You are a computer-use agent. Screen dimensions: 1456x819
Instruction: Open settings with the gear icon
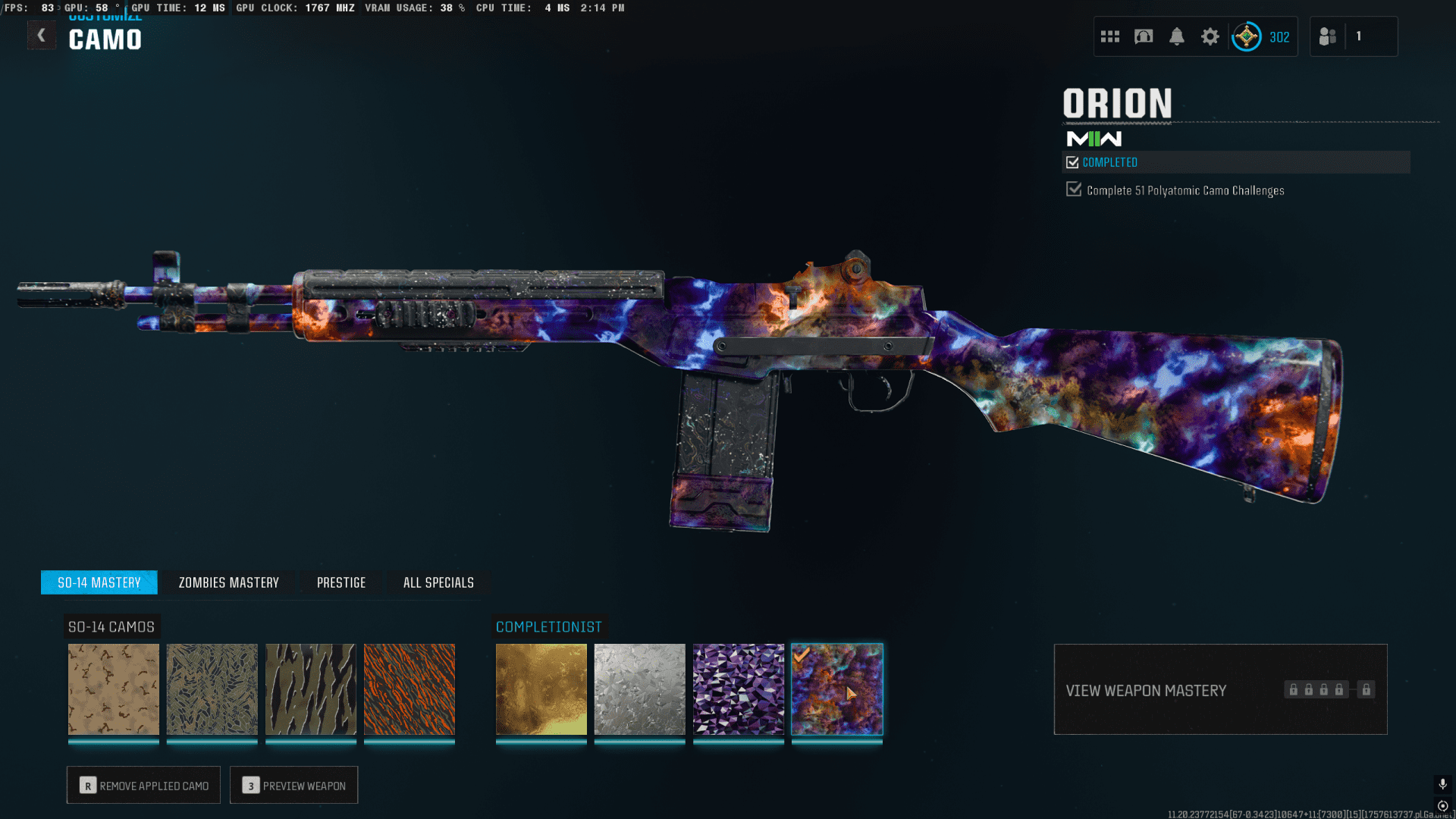point(1210,36)
